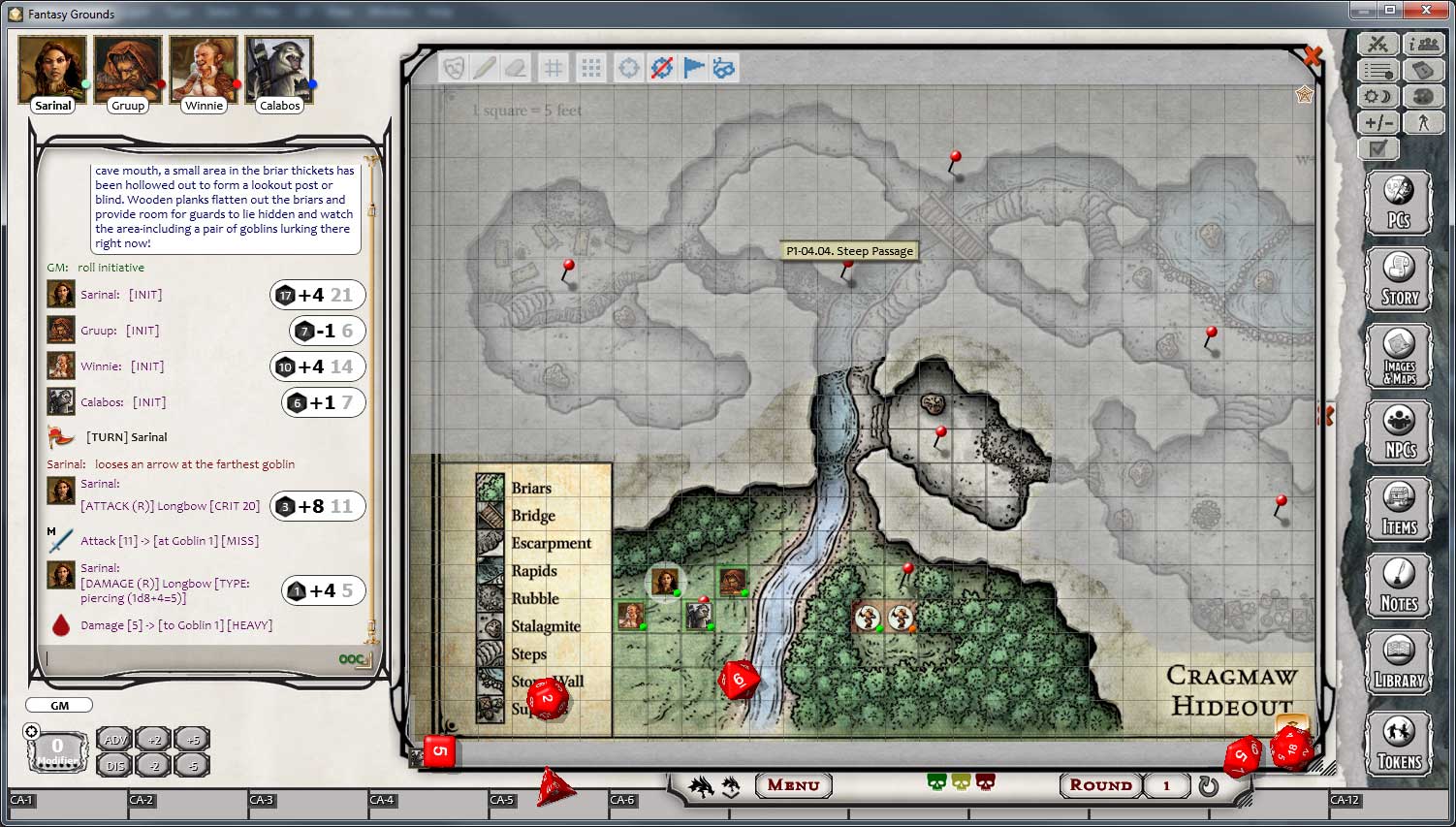Toggle the map grid display
This screenshot has height=827, width=1456.
tap(554, 68)
